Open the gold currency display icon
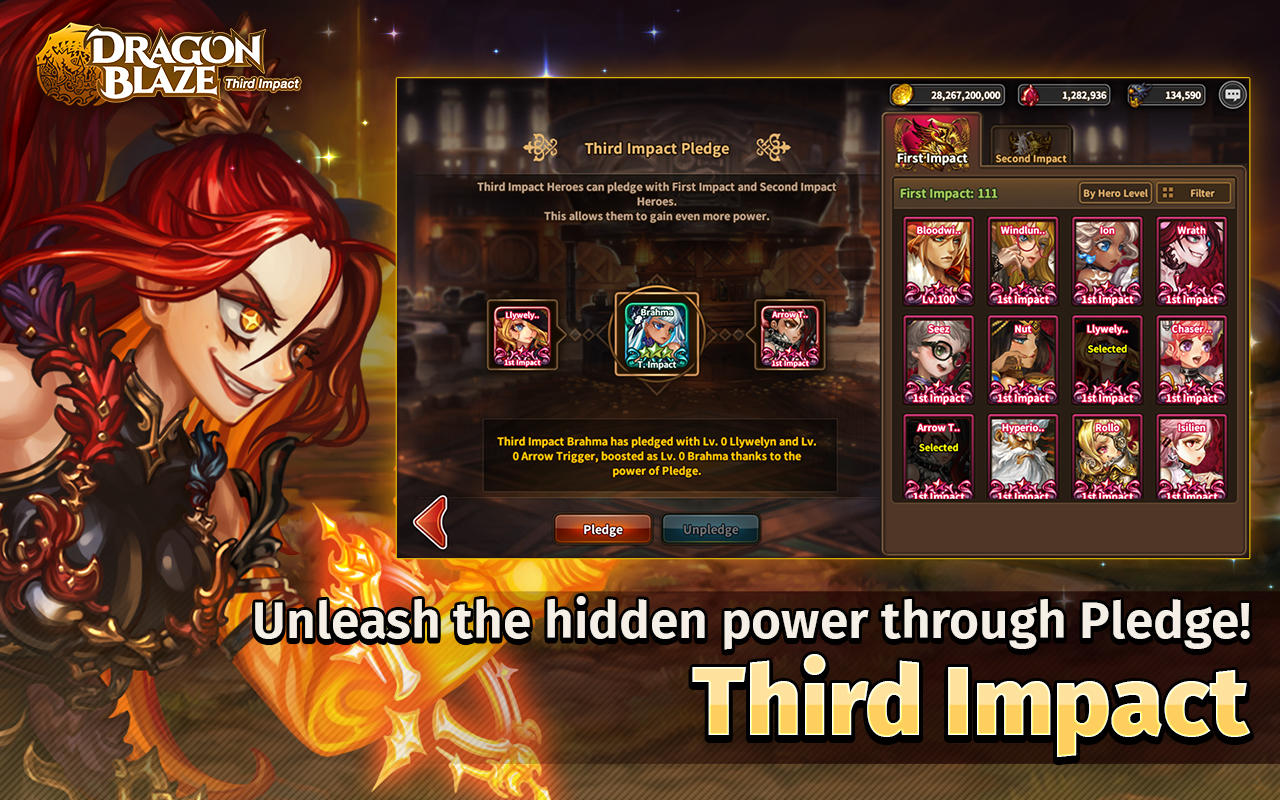 (900, 94)
